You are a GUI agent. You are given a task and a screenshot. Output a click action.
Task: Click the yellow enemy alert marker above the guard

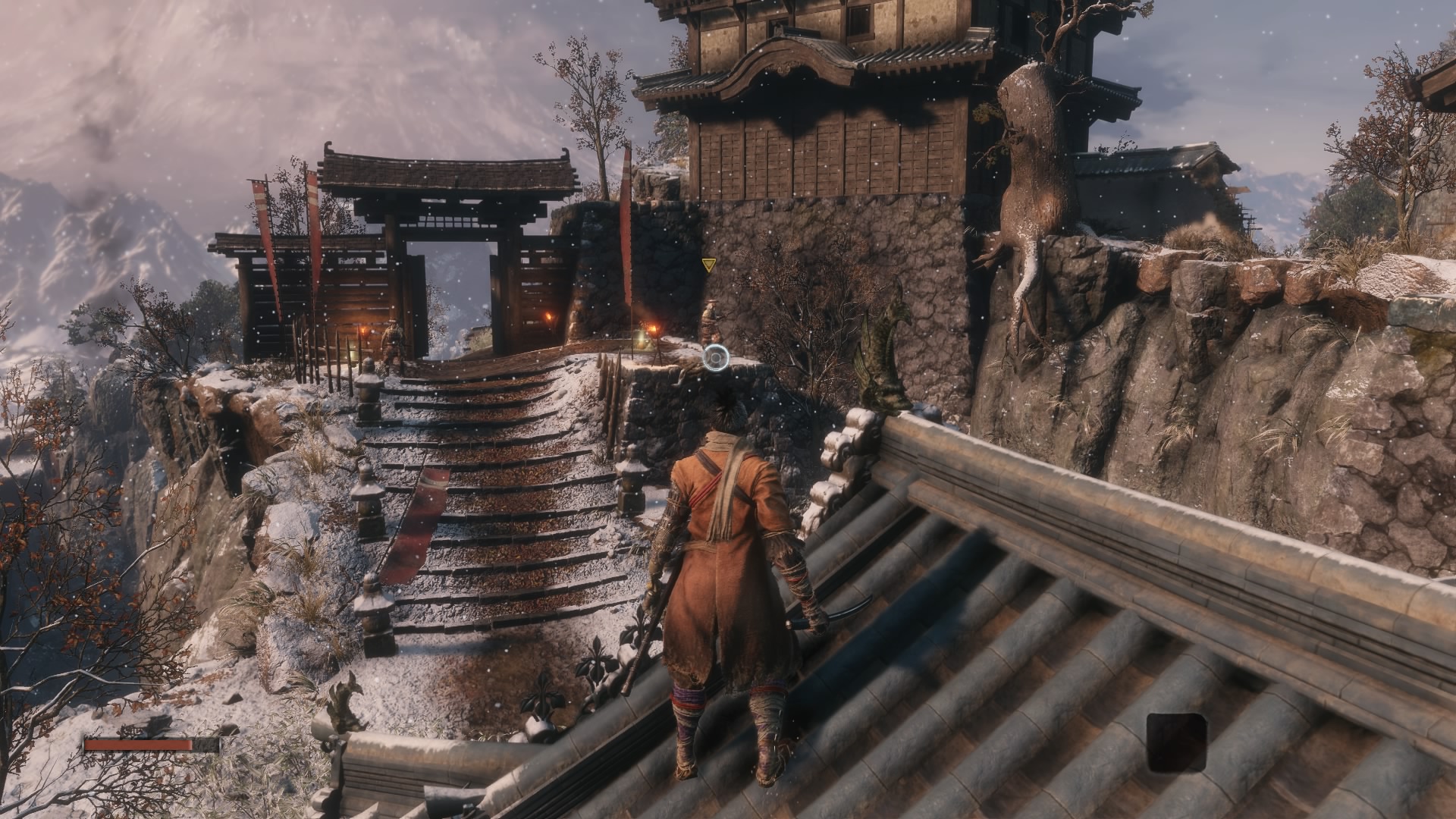click(x=709, y=264)
